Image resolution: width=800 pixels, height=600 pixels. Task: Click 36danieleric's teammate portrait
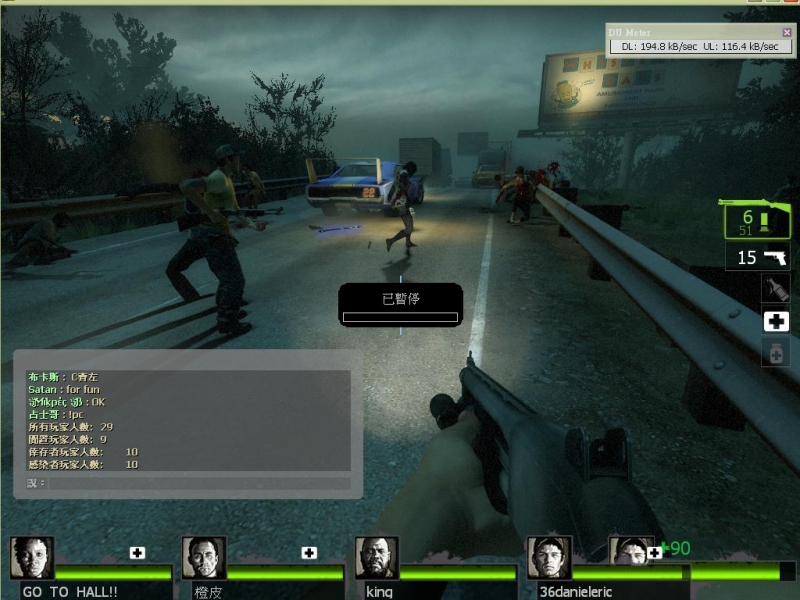coord(549,557)
